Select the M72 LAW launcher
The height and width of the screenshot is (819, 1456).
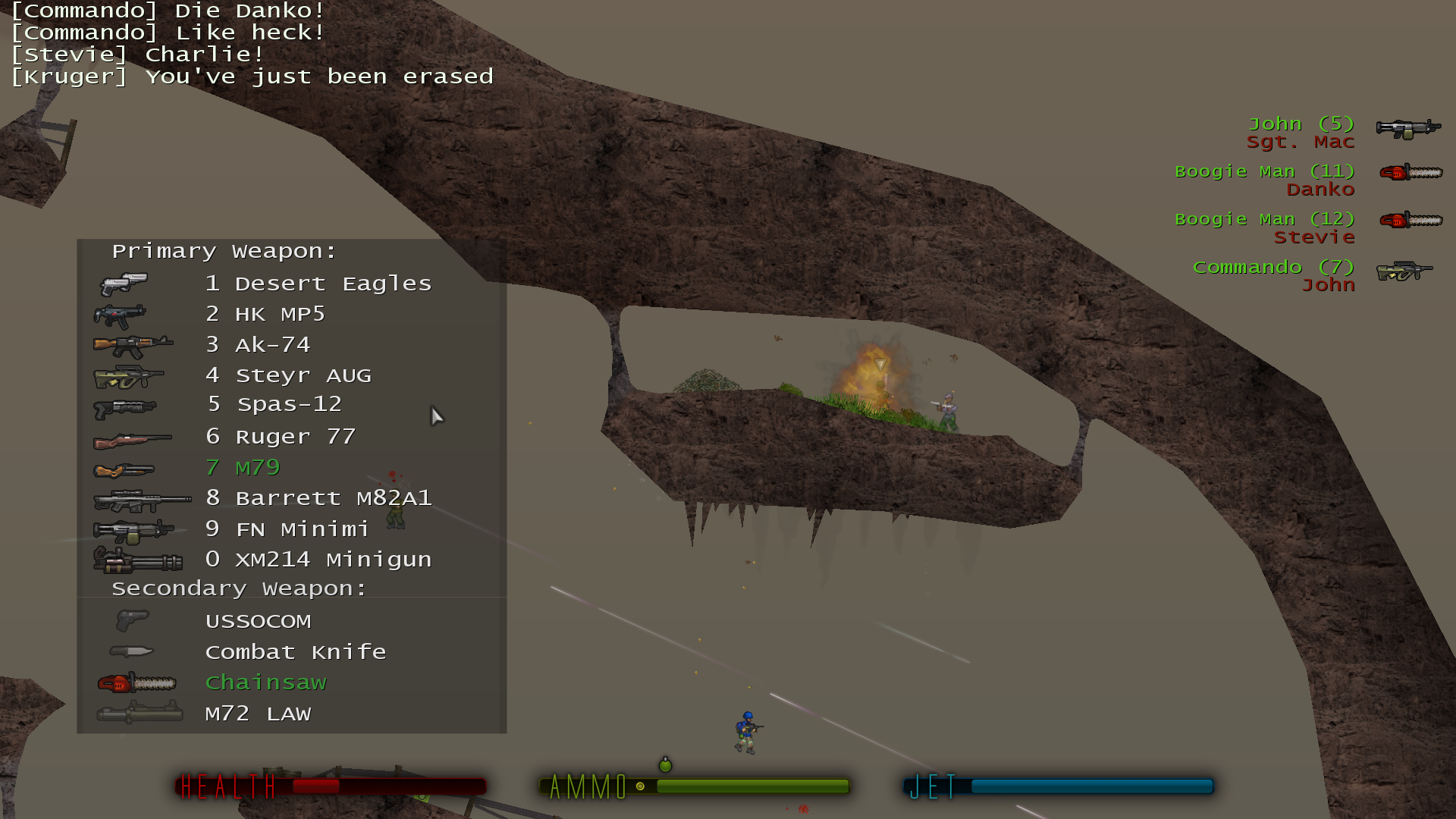[x=258, y=714]
